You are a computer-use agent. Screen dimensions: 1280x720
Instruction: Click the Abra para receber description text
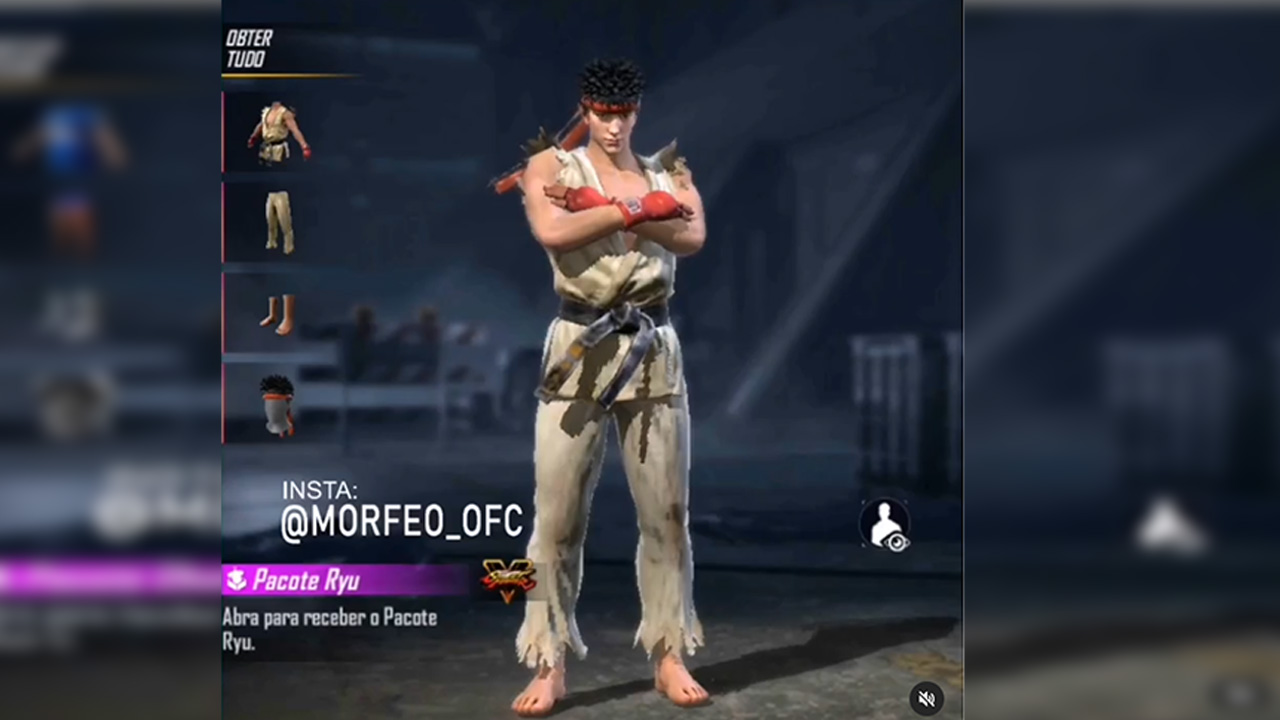click(x=330, y=629)
